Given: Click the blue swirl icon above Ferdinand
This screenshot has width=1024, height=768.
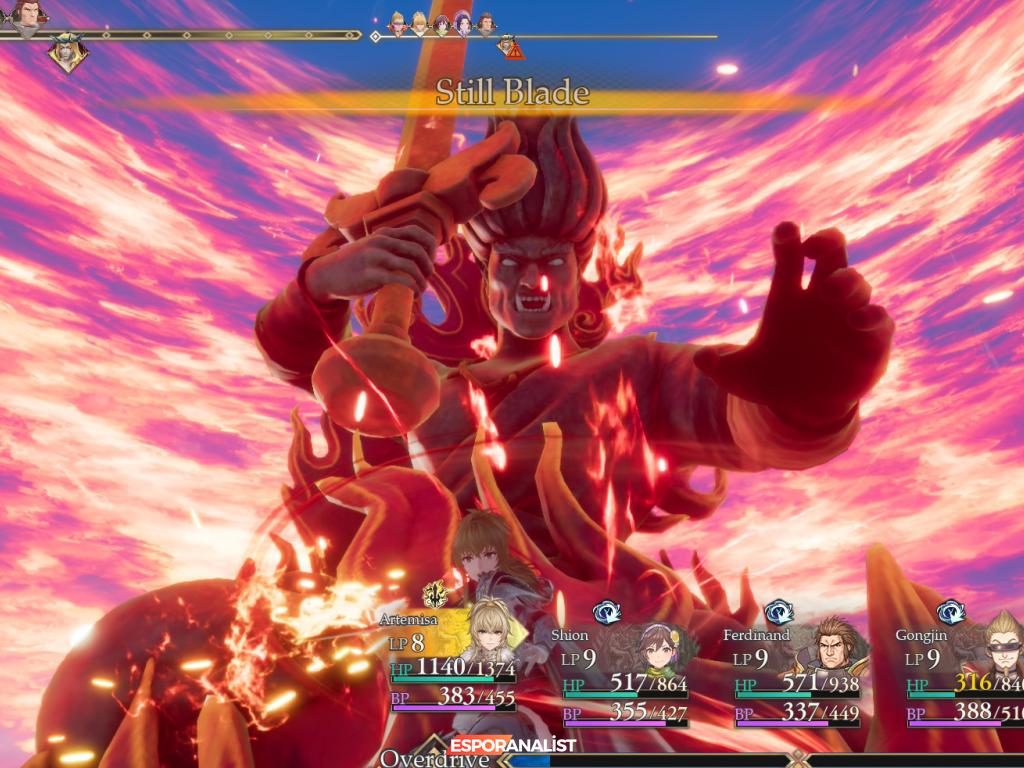Looking at the screenshot, I should pyautogui.click(x=779, y=612).
